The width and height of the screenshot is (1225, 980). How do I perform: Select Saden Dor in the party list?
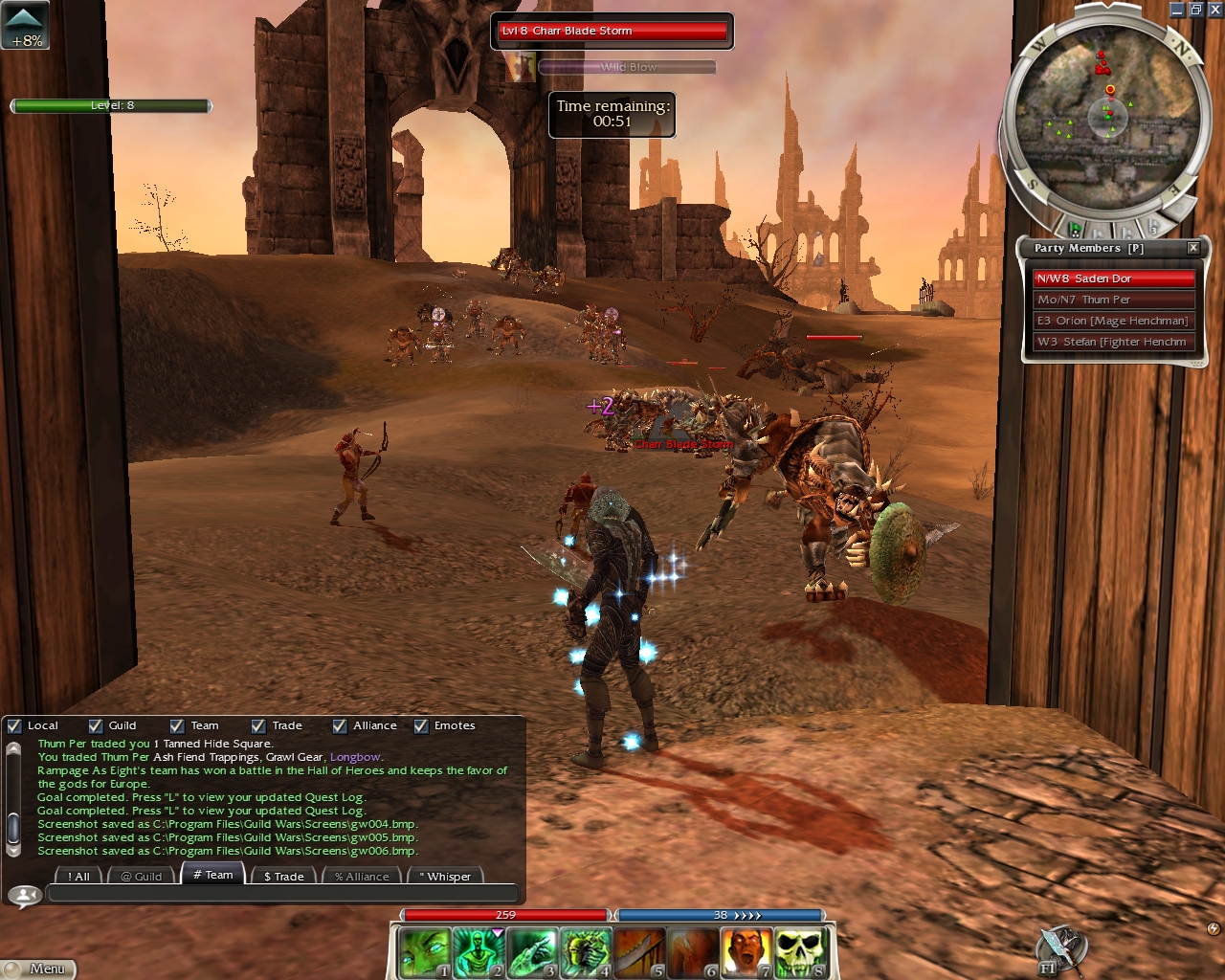click(x=1114, y=278)
